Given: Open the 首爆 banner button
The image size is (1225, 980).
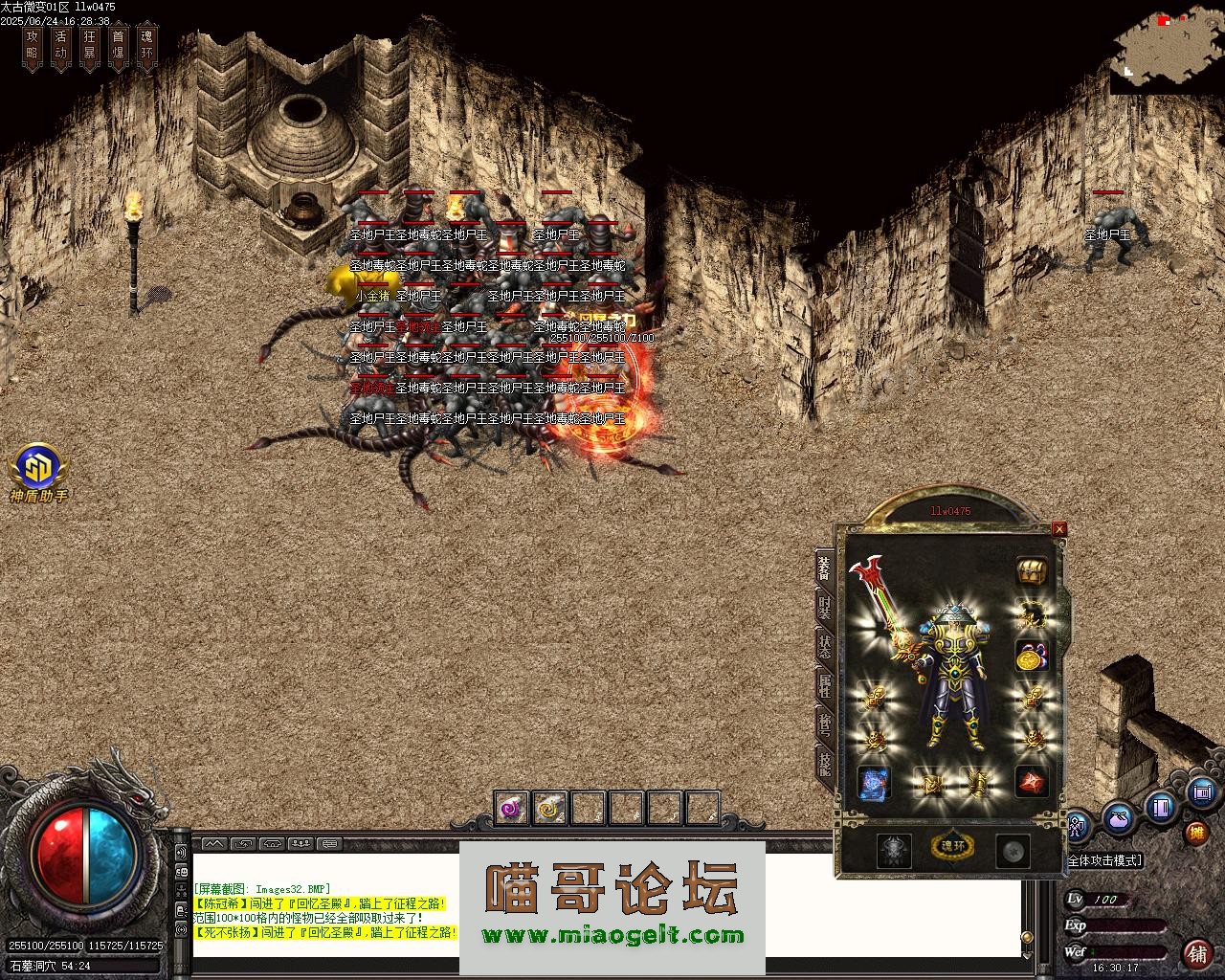Looking at the screenshot, I should click(x=118, y=46).
